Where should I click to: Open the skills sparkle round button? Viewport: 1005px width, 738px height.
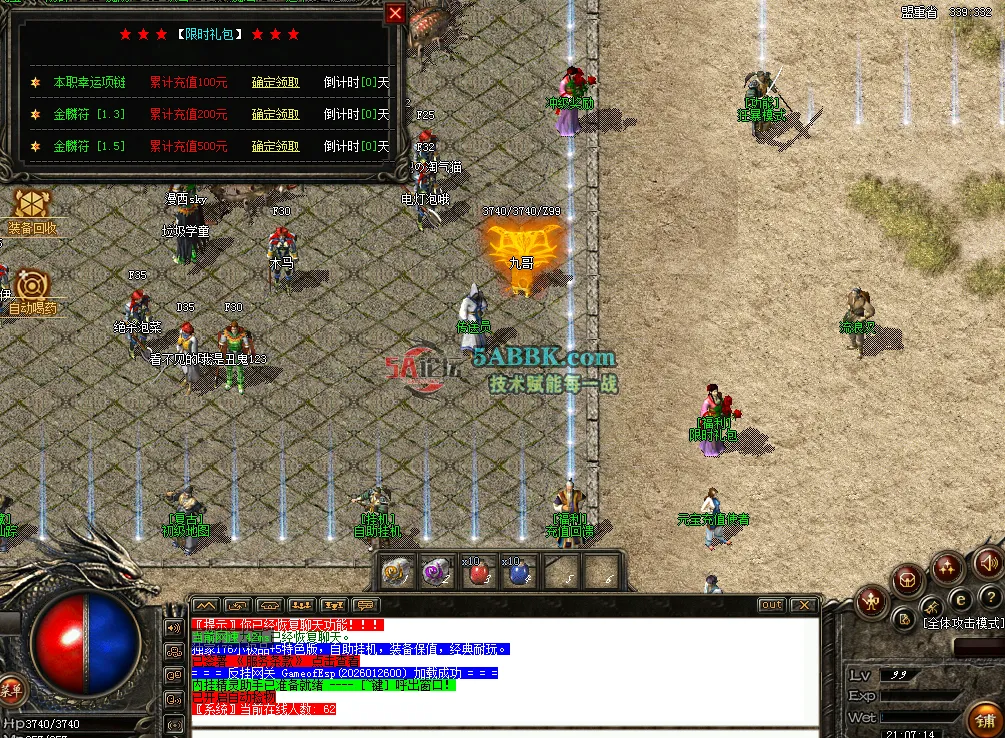click(x=947, y=567)
